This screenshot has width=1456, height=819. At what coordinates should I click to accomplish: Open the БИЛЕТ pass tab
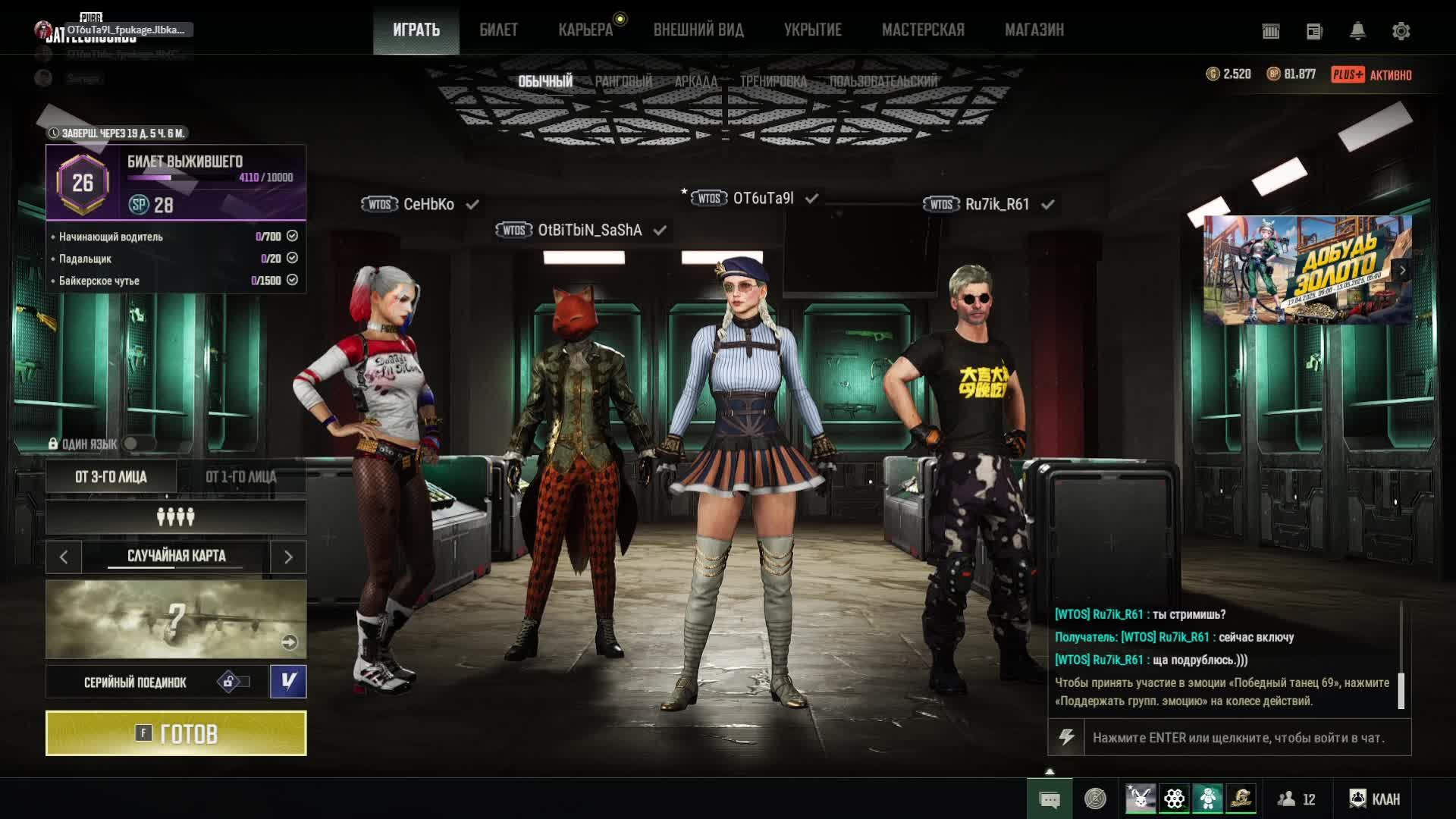498,30
